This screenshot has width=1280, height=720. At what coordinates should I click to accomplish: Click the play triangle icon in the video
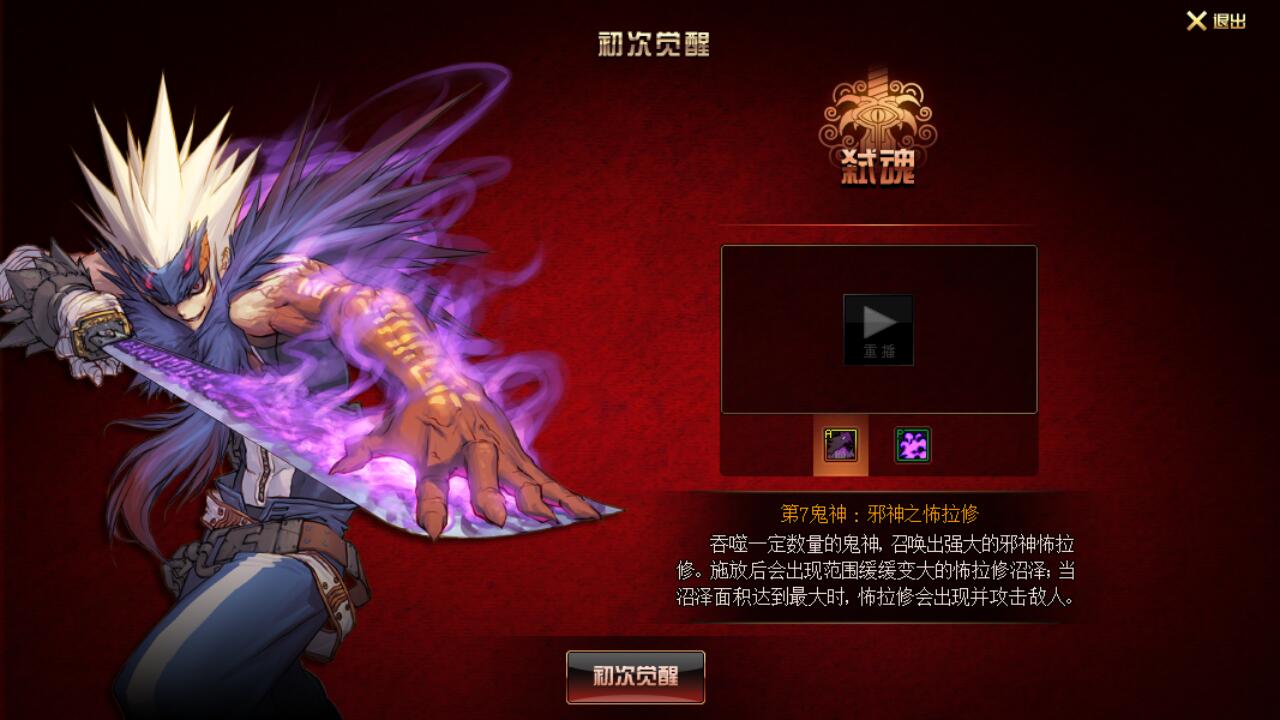[878, 321]
